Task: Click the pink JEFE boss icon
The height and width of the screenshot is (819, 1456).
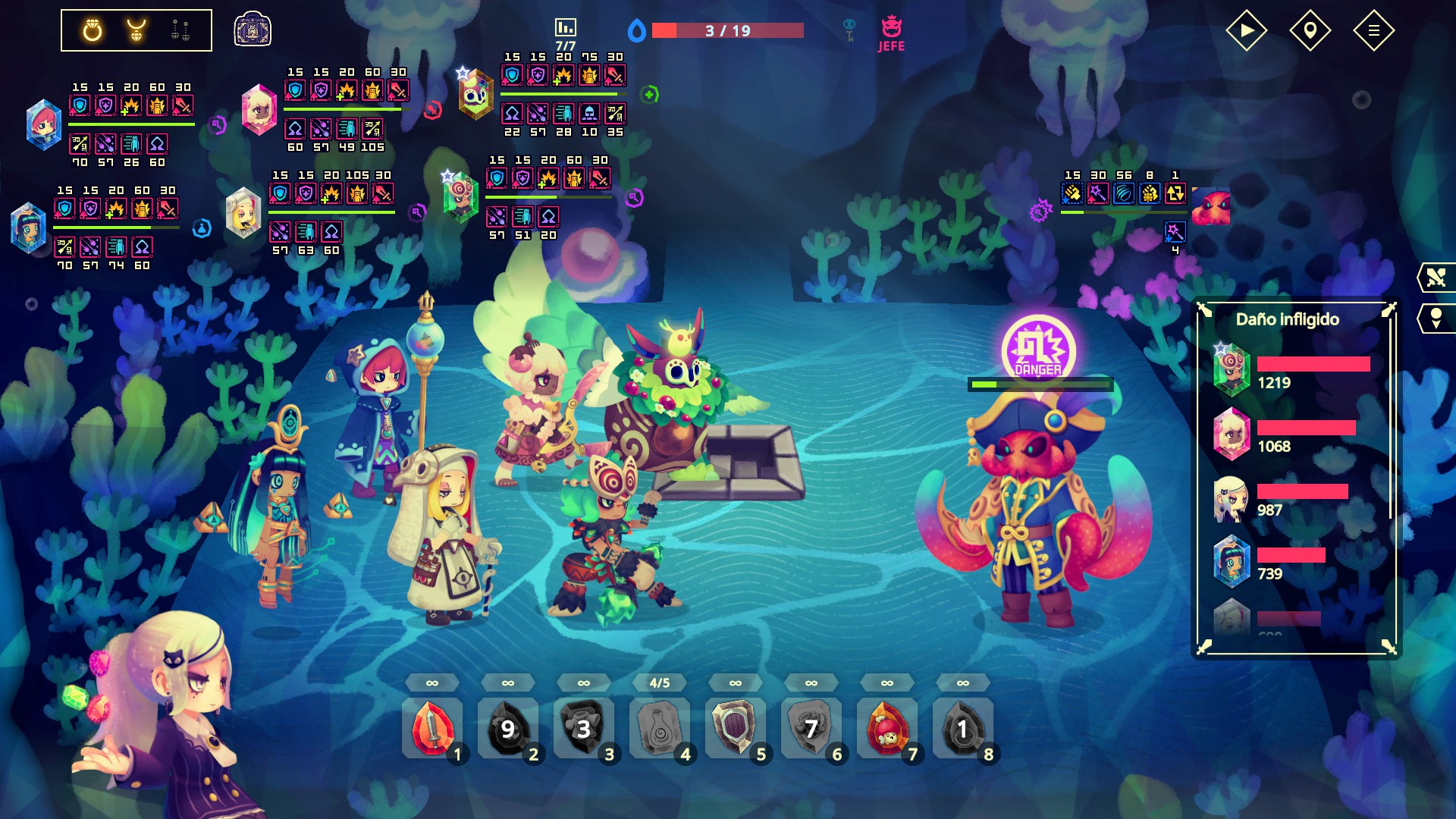Action: pyautogui.click(x=891, y=34)
